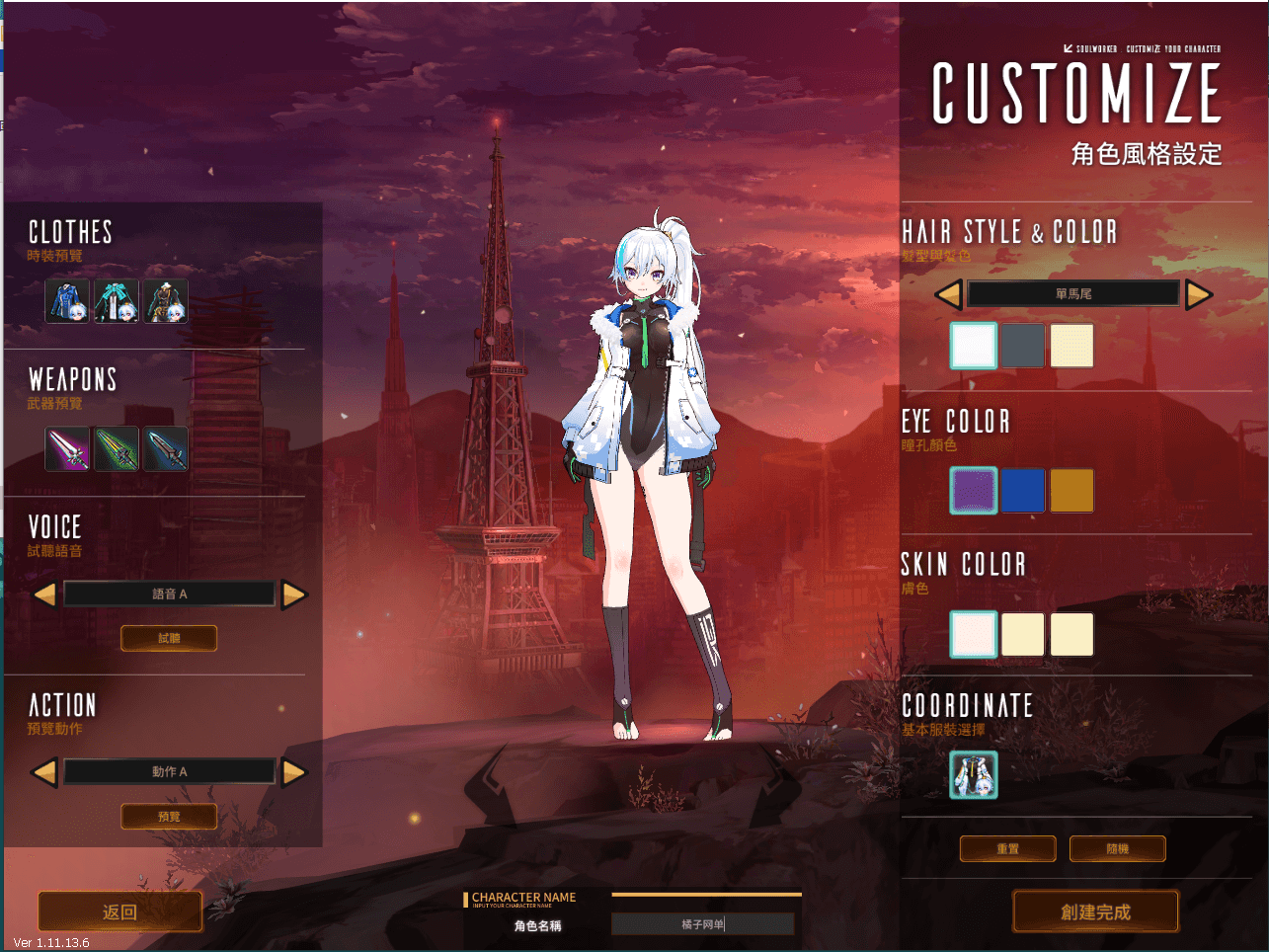Open the 動作 A action selector

(x=169, y=771)
